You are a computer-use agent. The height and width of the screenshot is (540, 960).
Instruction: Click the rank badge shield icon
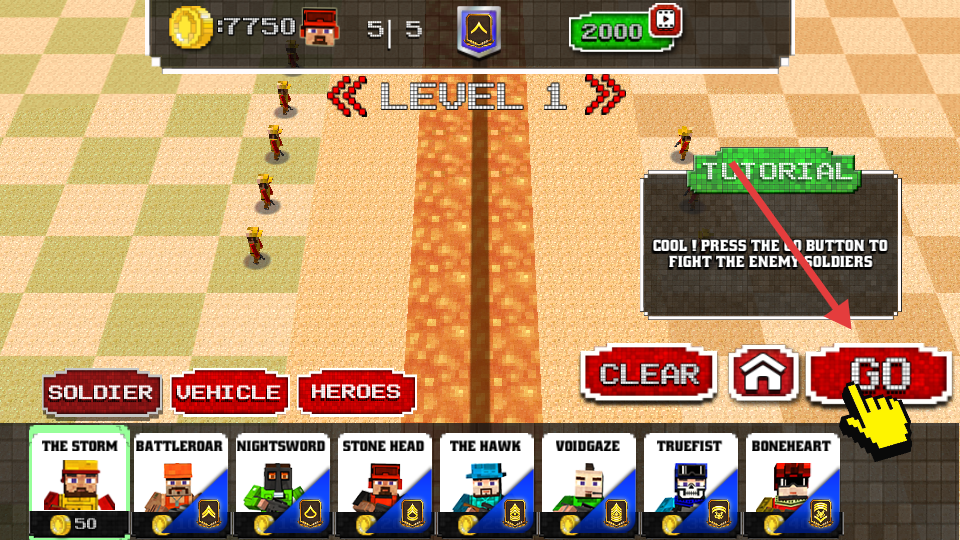point(479,31)
